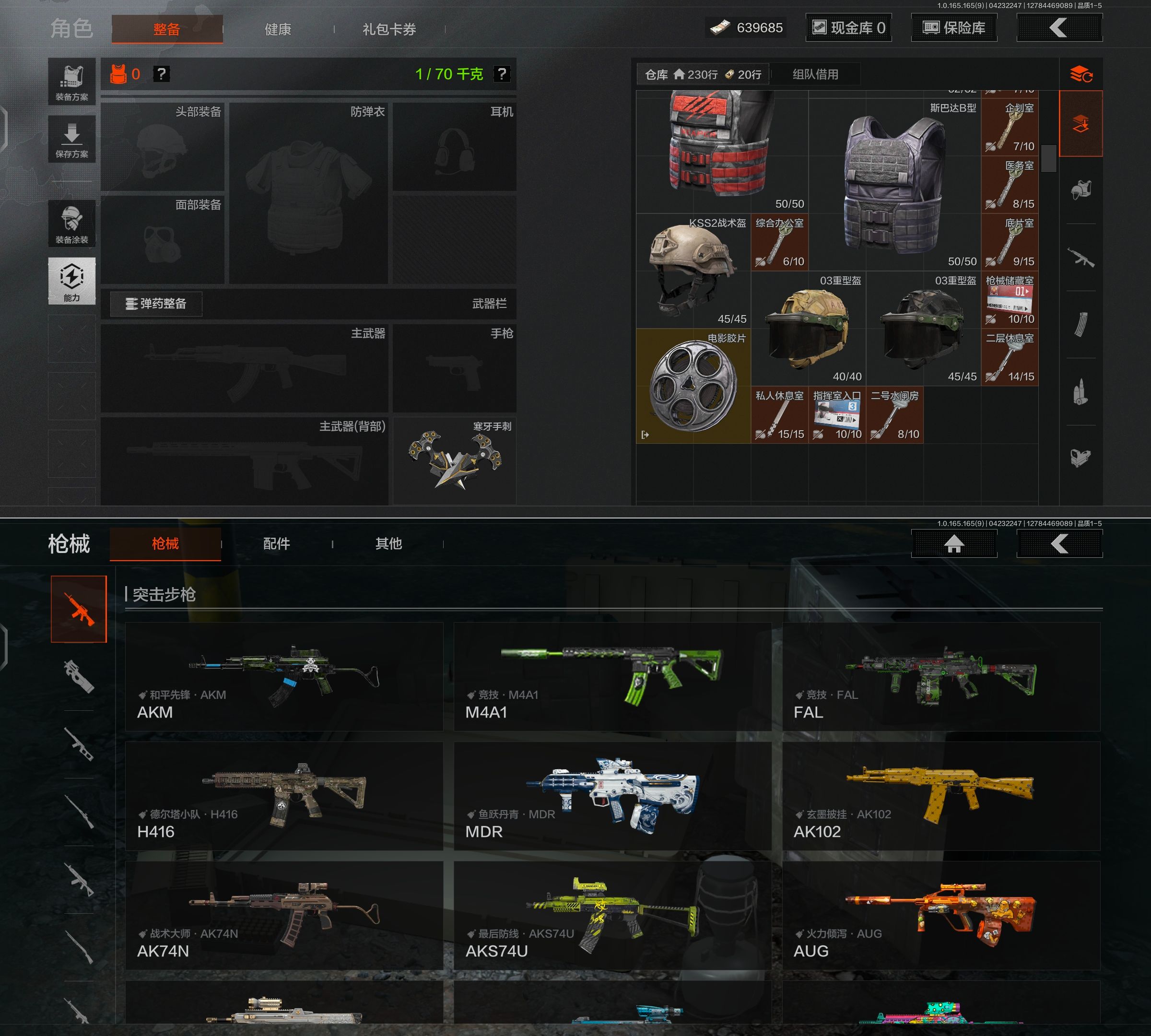This screenshot has width=1151, height=1036.
Task: Select the MDR weapon card
Action: [x=612, y=796]
